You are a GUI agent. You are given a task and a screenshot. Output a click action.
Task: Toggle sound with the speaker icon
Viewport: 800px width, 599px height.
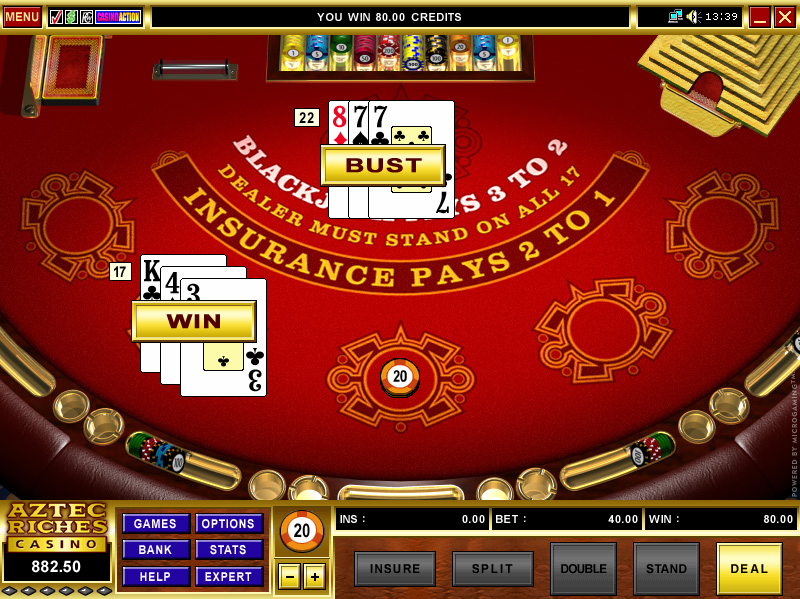point(693,17)
